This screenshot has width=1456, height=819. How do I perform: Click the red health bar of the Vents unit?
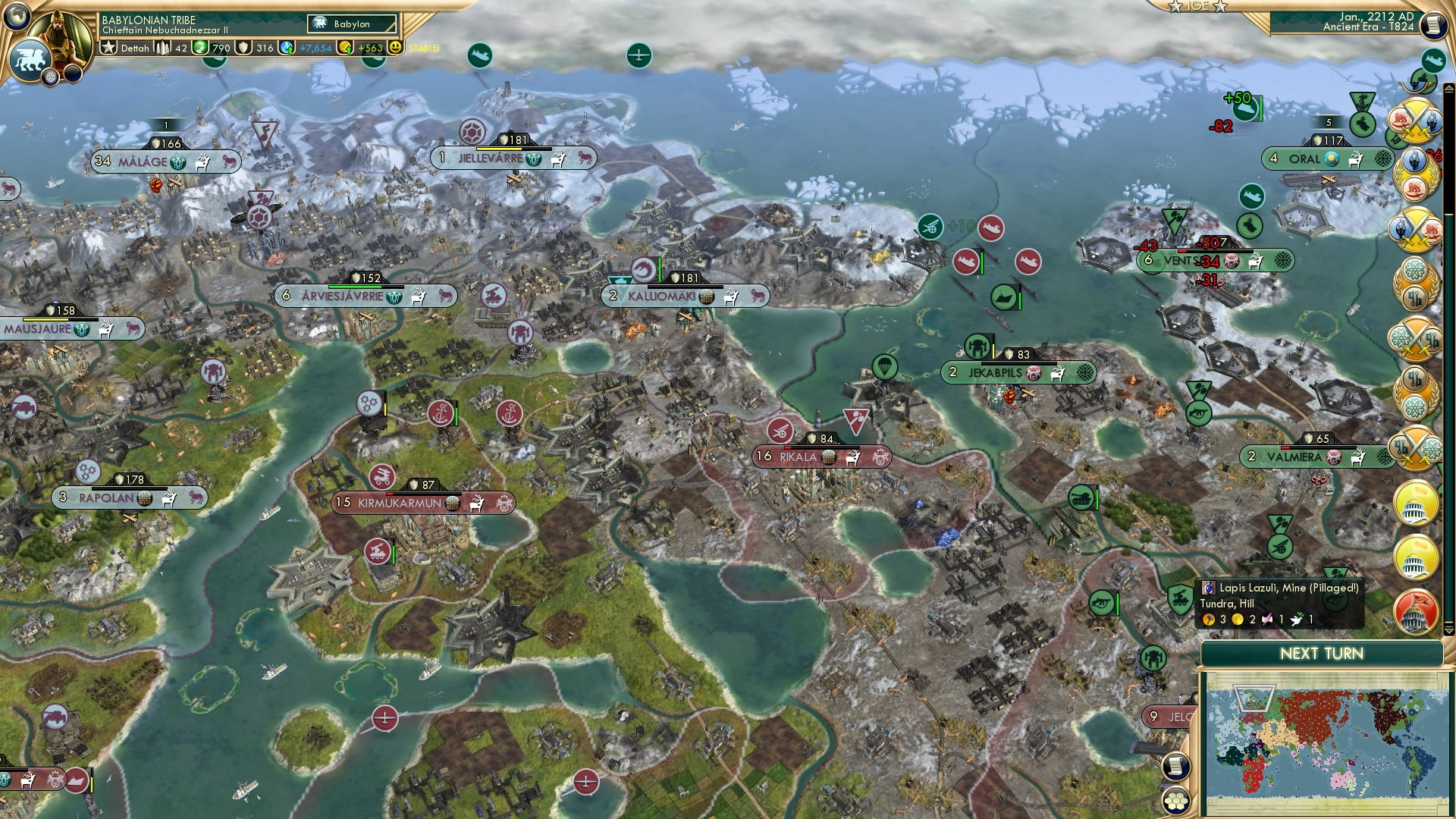click(x=1182, y=251)
